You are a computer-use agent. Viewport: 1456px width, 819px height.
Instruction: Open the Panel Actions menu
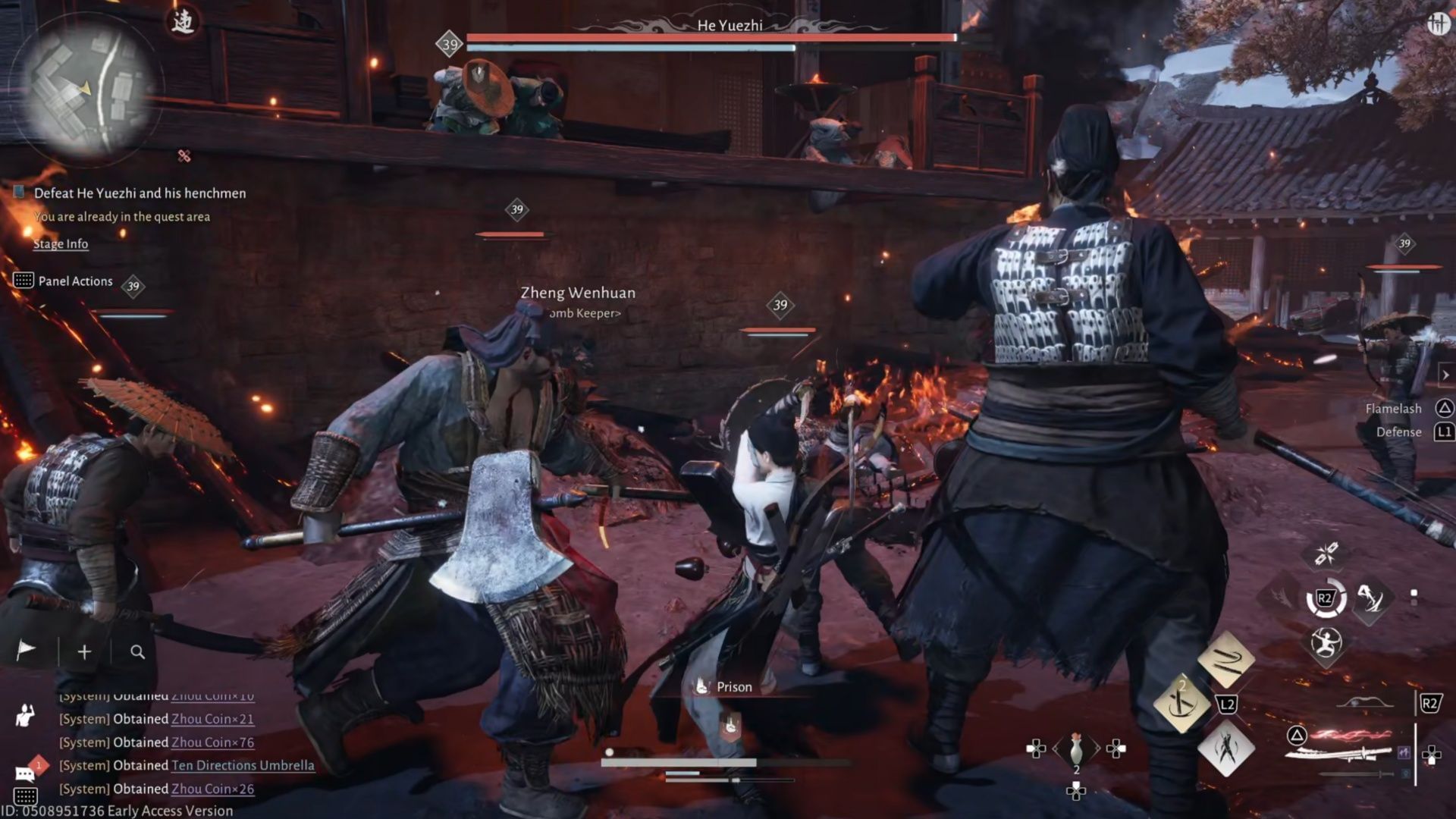[x=75, y=281]
